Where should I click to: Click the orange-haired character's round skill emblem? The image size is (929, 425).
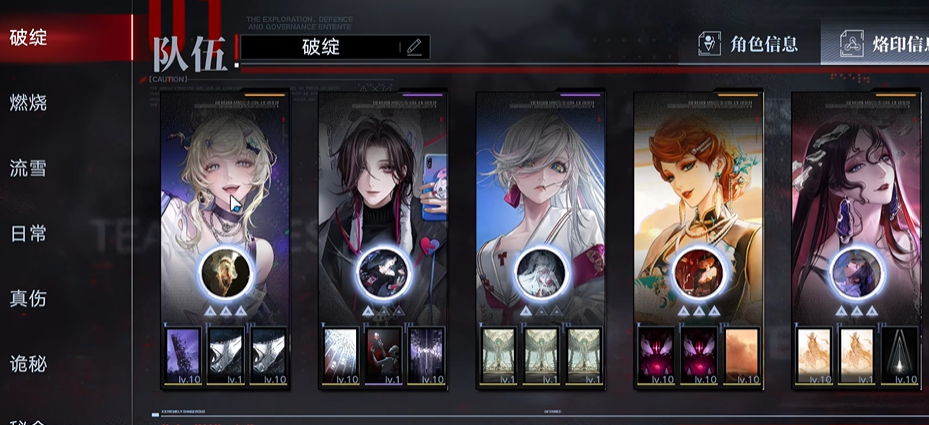[697, 272]
